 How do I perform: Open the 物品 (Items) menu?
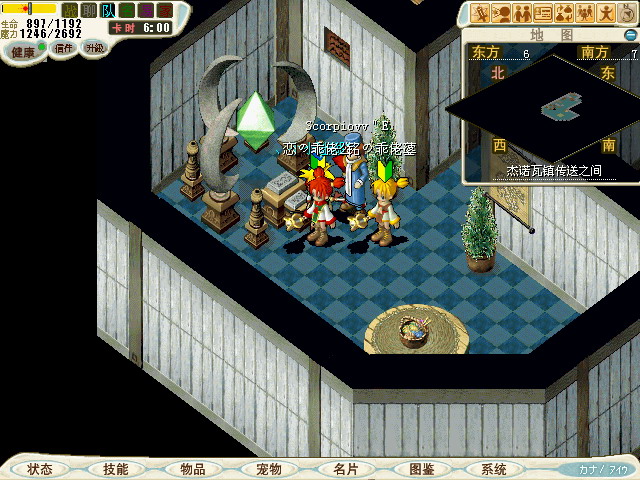pos(192,469)
